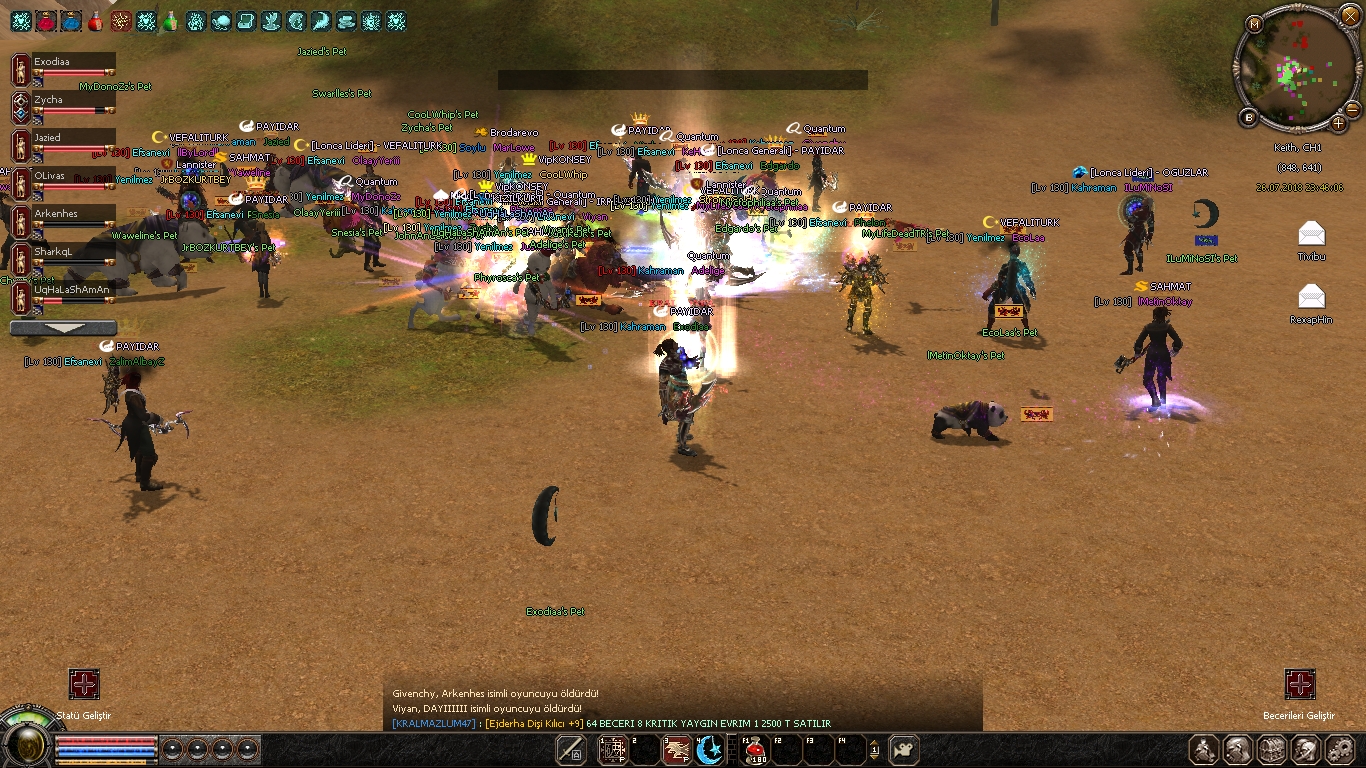Toggle the camera mode button
This screenshot has height=768, width=1366.
click(904, 749)
